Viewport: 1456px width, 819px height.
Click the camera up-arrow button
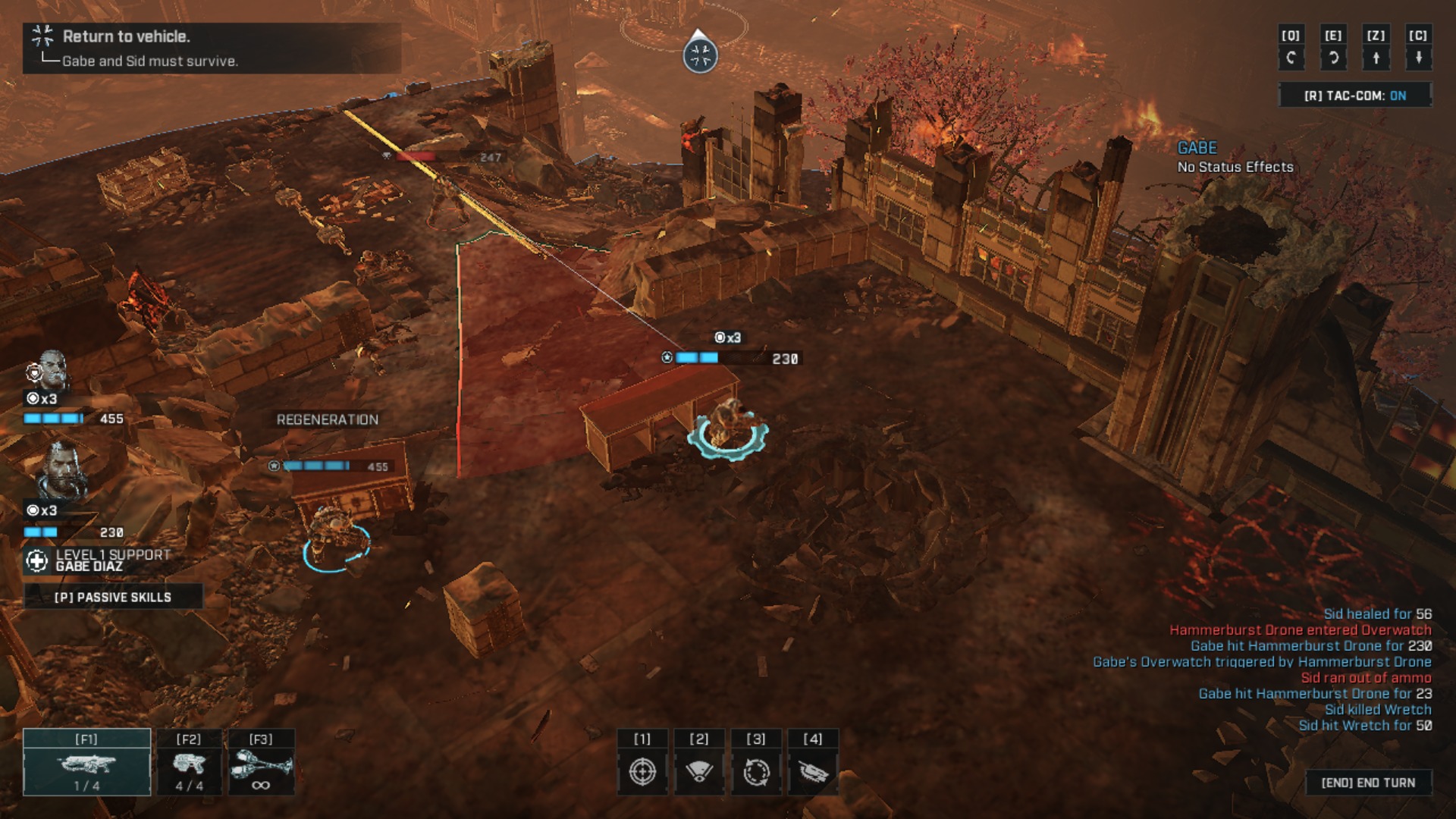coord(1376,57)
